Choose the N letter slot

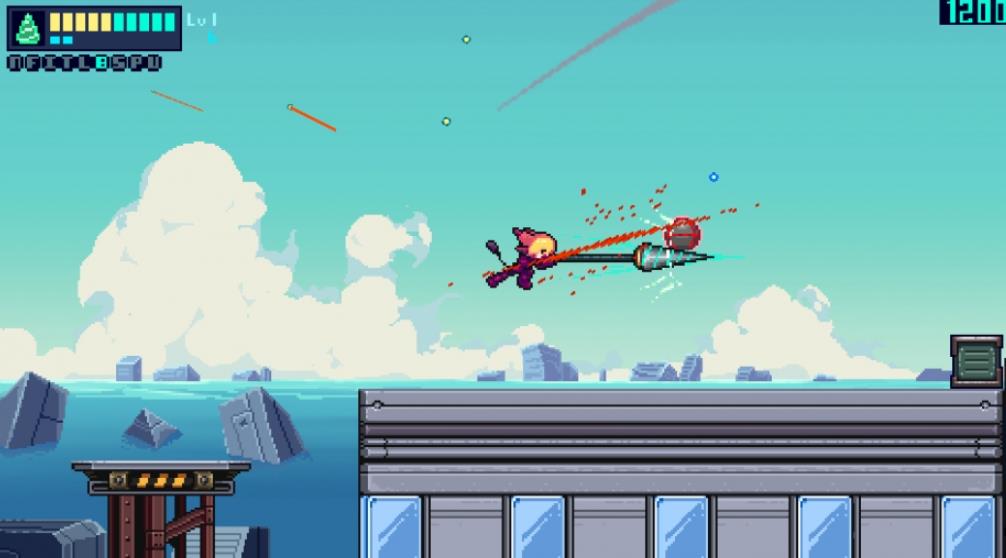[14, 63]
